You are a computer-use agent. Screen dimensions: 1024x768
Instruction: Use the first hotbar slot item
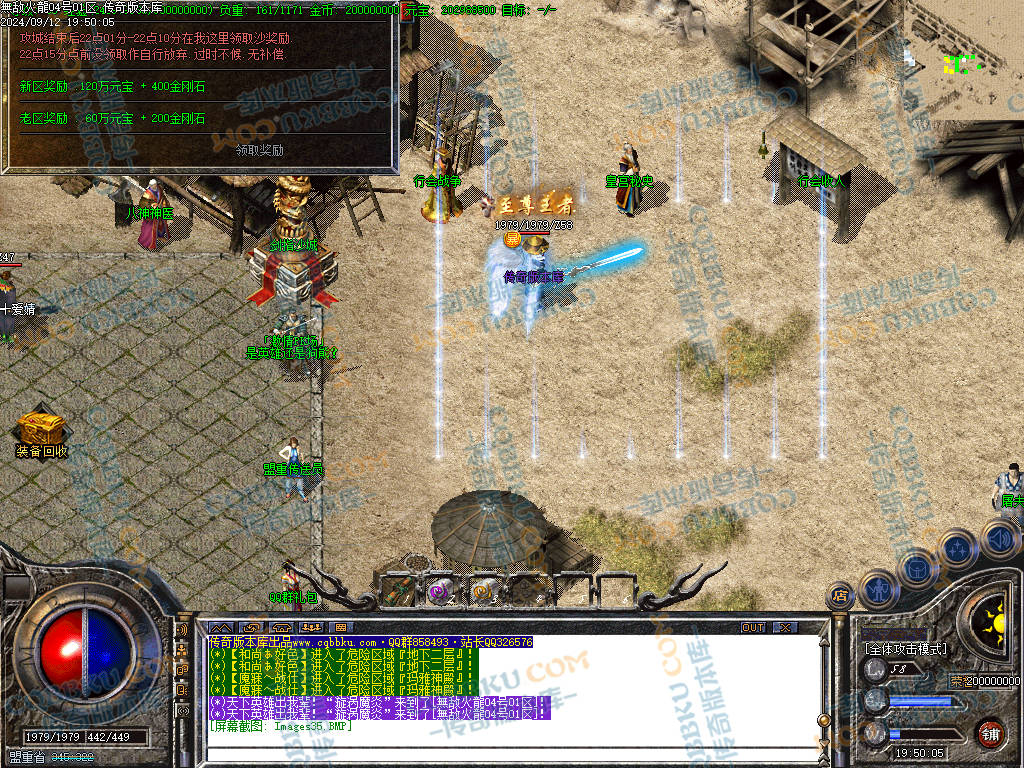(395, 592)
